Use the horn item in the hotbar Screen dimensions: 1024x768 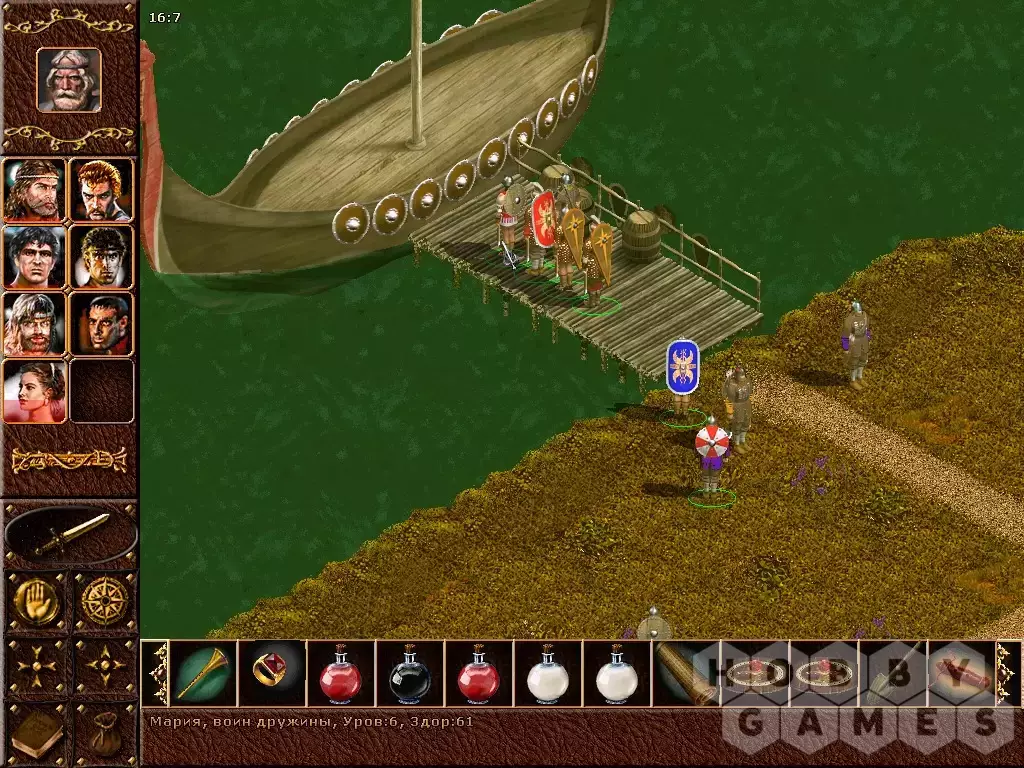(204, 674)
